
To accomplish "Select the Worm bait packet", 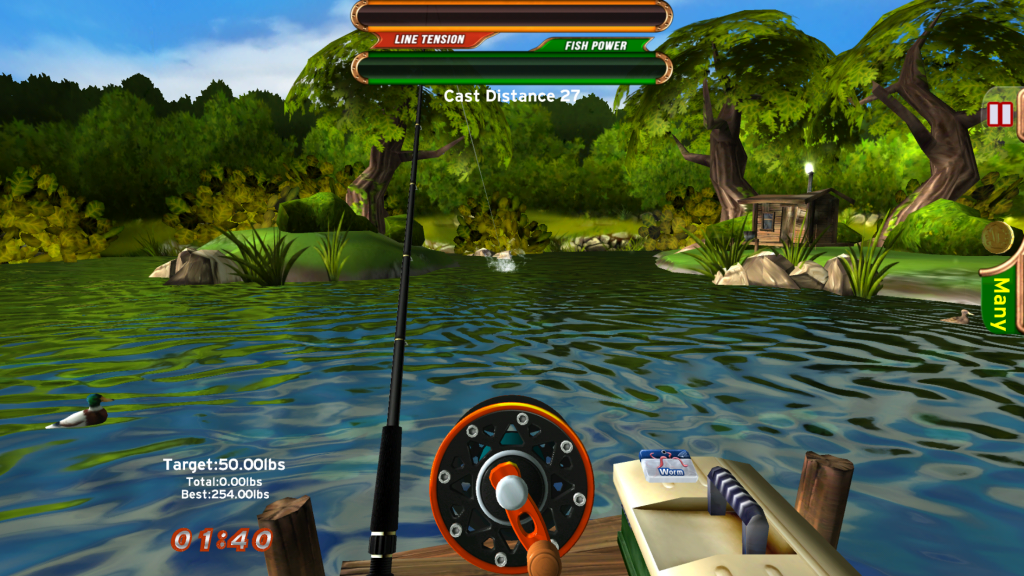I will [x=669, y=466].
